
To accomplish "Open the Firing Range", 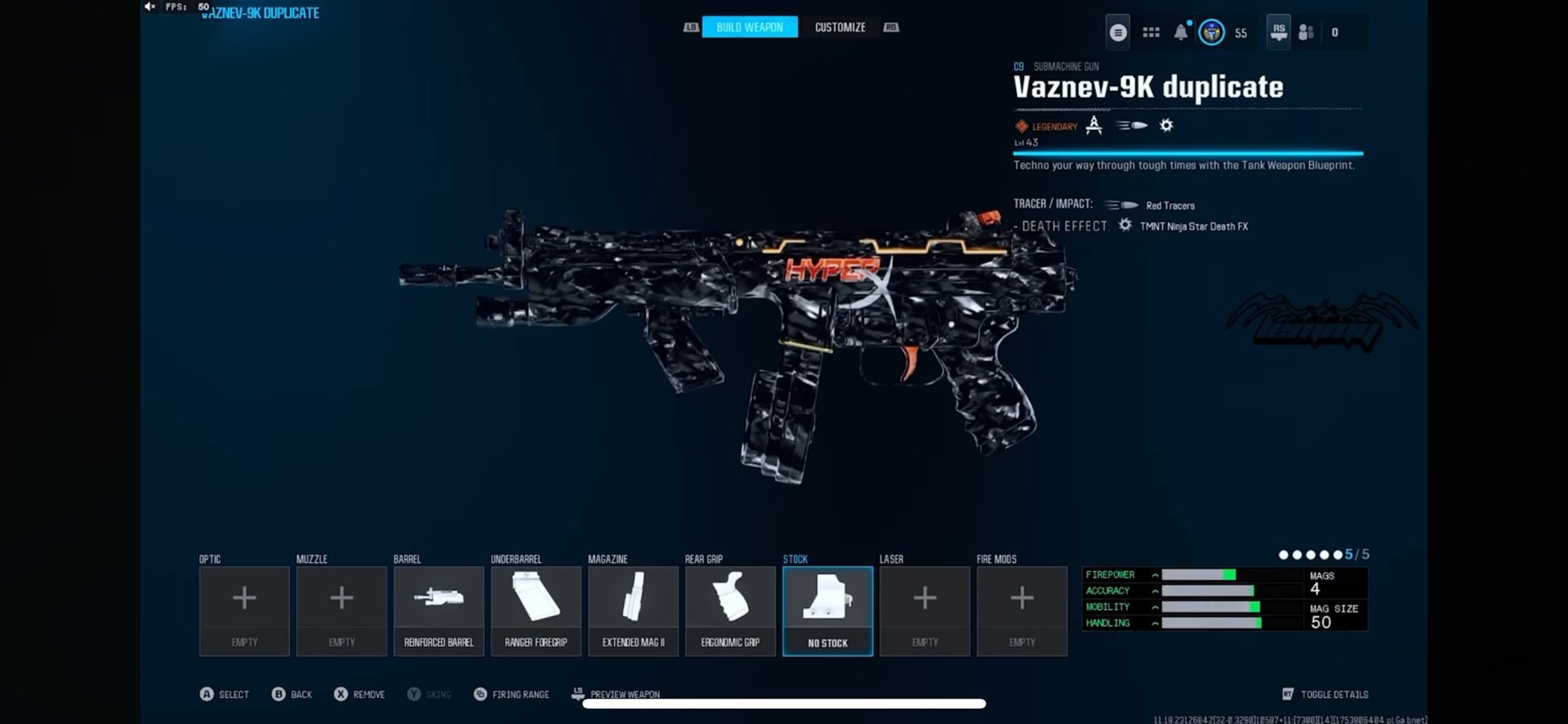I will tap(511, 694).
